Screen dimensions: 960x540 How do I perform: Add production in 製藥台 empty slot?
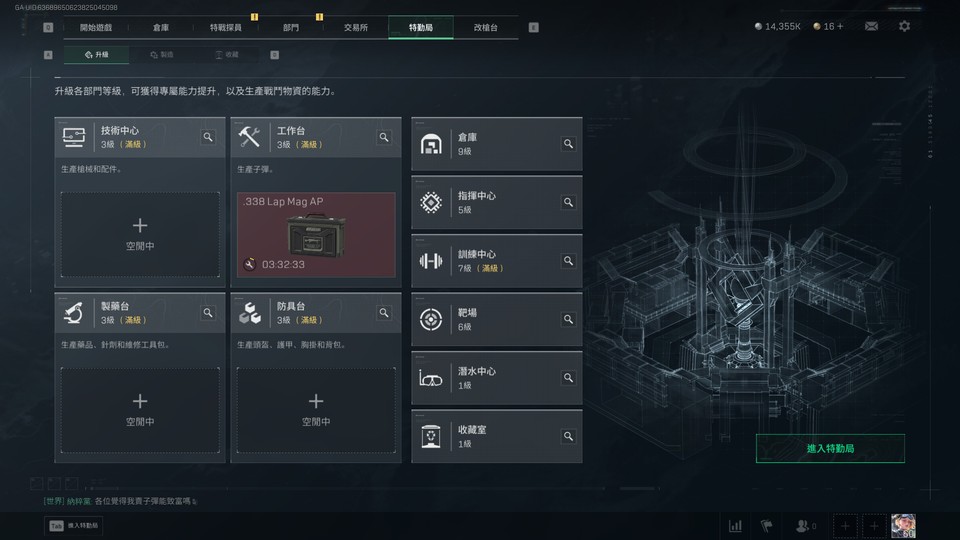(140, 410)
